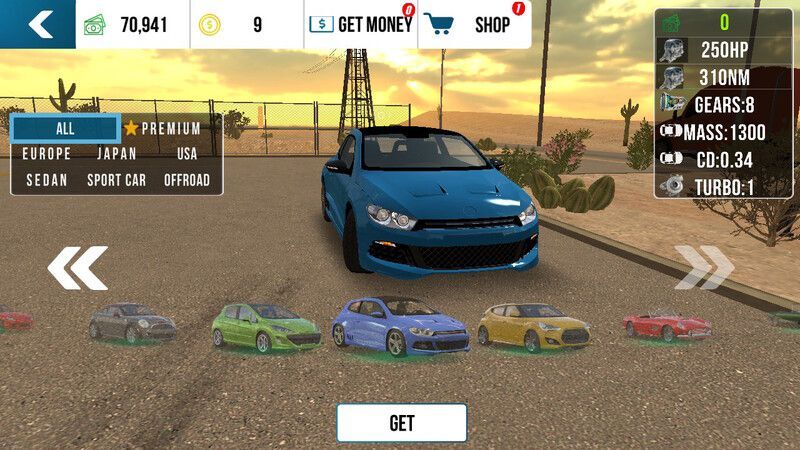Image resolution: width=800 pixels, height=450 pixels.
Task: Select the yellow hatchback thumbnail
Action: tap(533, 326)
